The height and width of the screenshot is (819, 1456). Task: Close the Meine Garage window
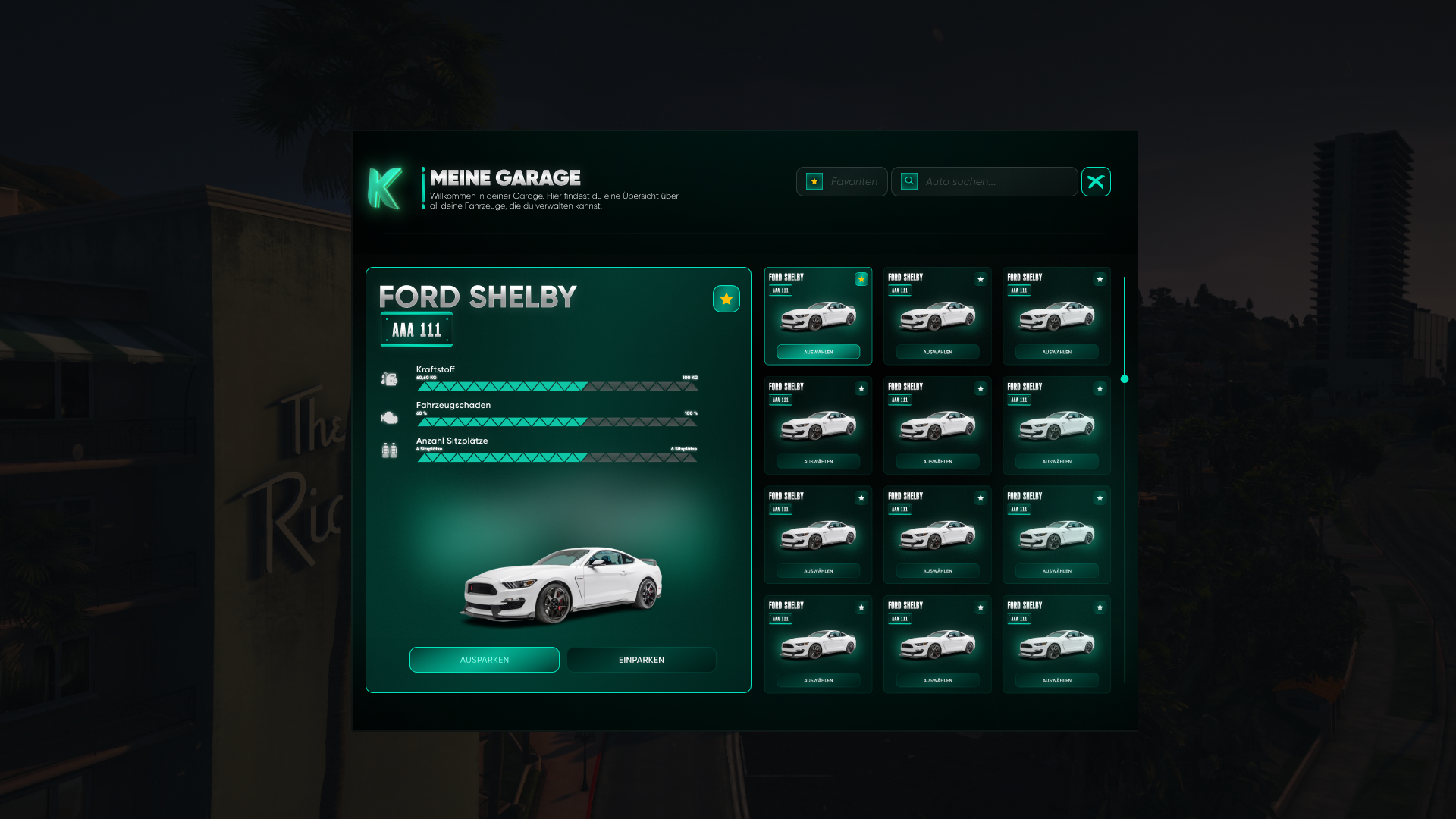tap(1096, 181)
